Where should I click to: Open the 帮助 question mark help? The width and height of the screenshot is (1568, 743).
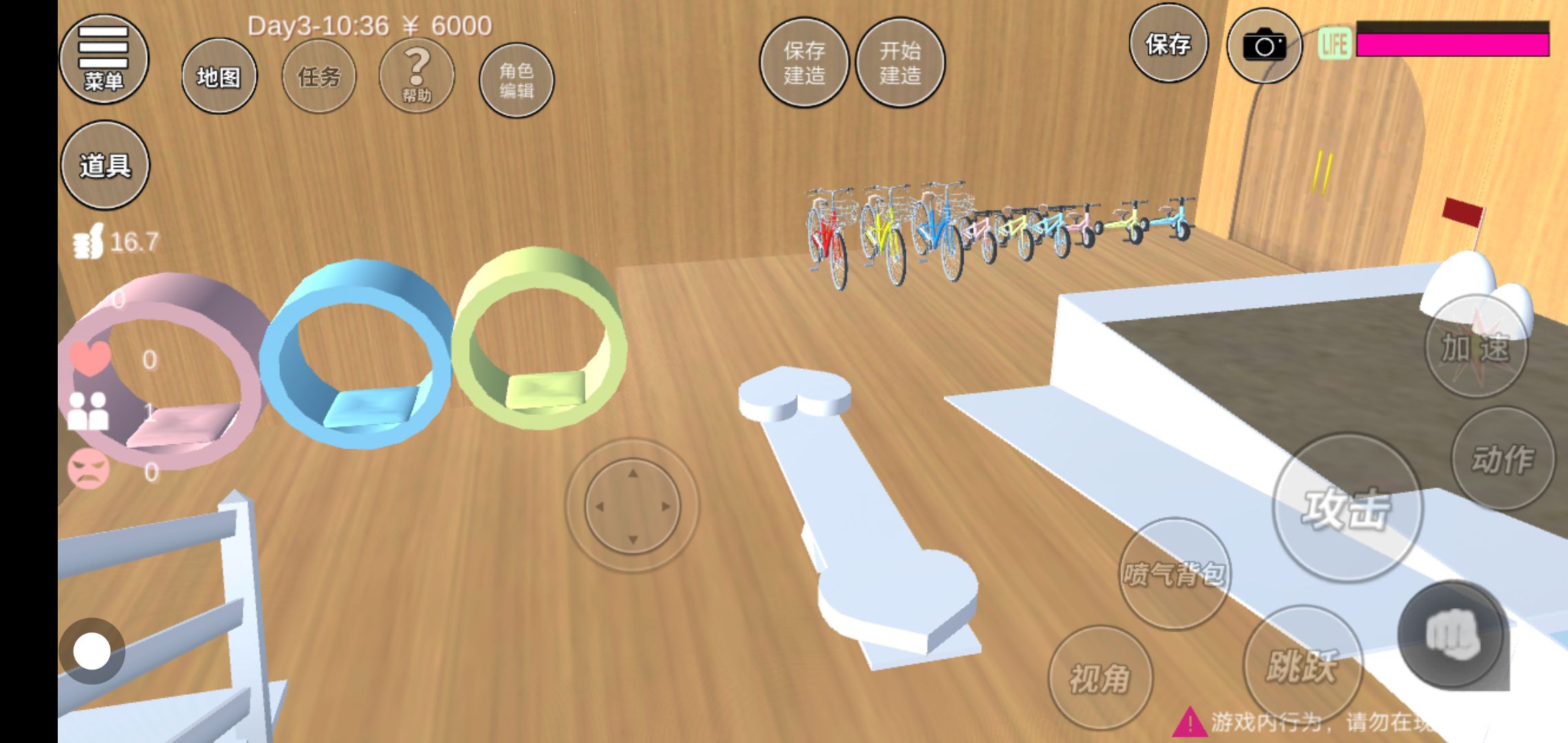click(416, 76)
